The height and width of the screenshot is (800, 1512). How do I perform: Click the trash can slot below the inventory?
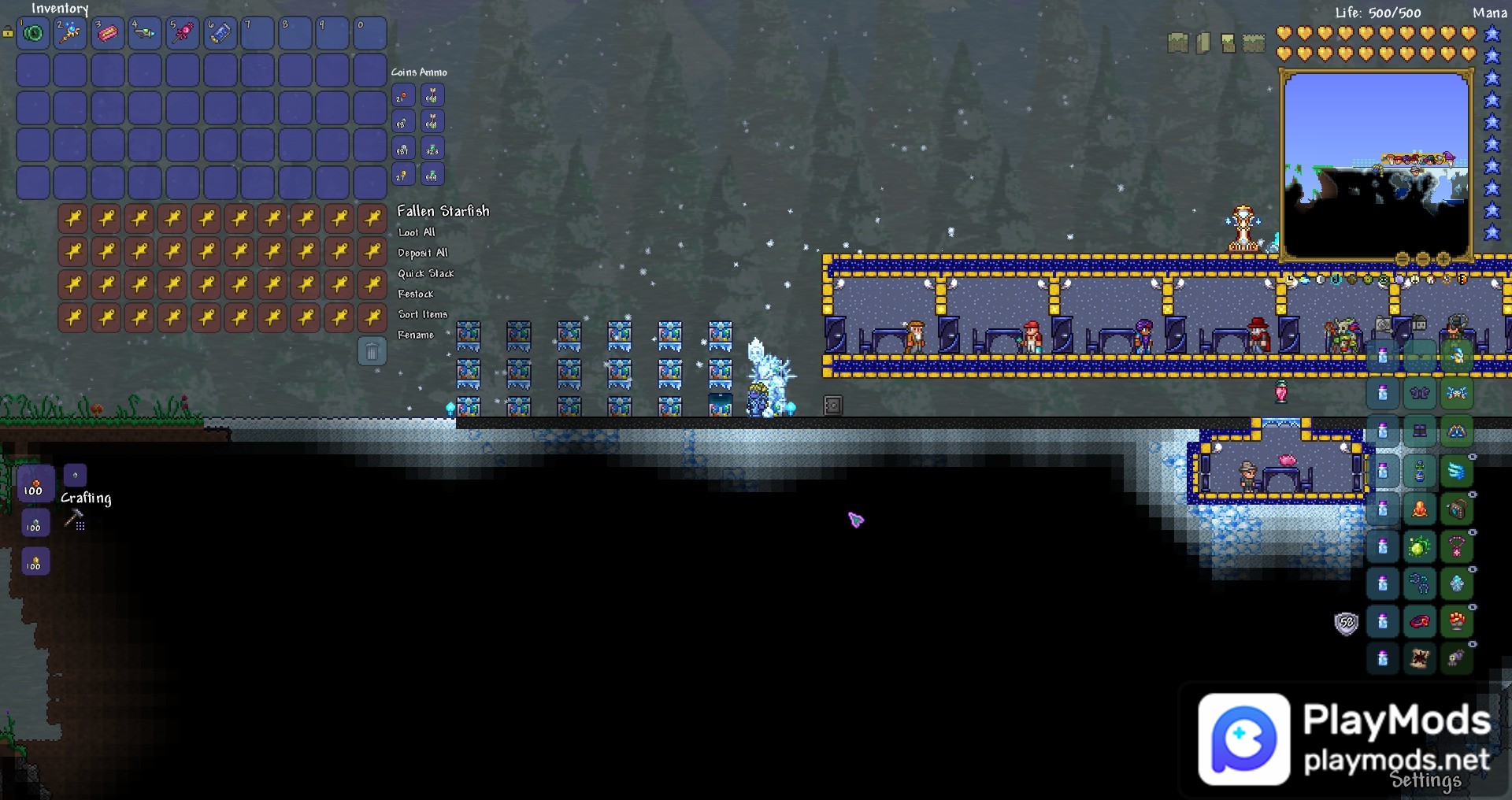tap(370, 350)
